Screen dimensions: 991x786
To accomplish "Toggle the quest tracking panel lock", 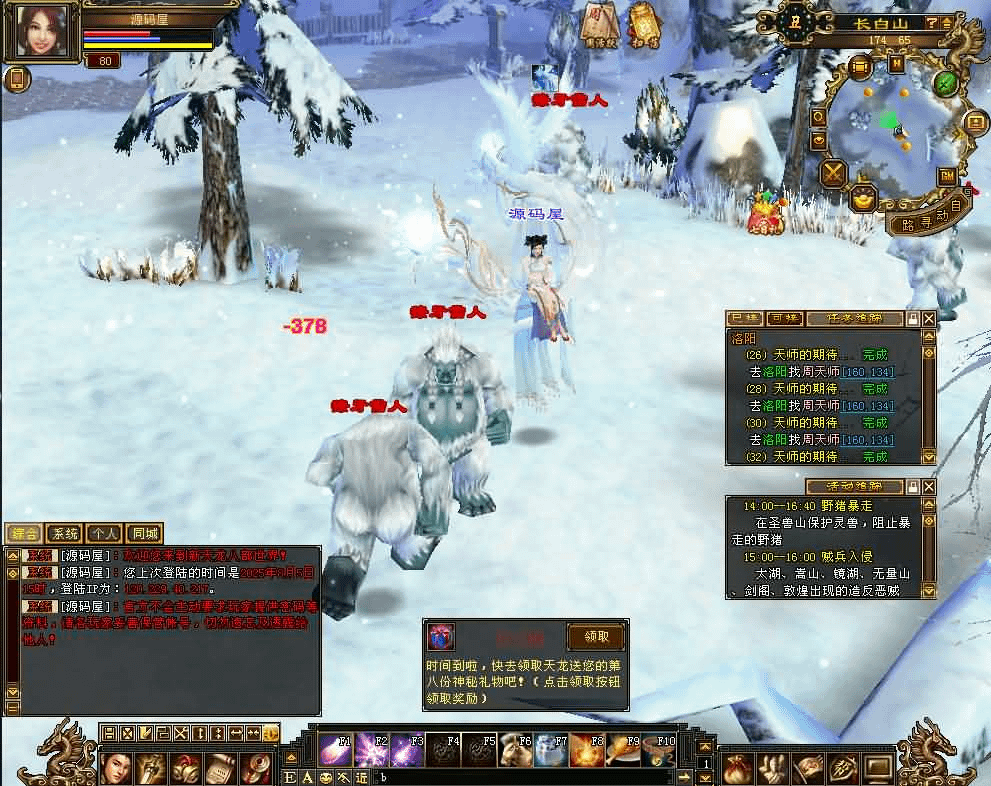I will [x=912, y=318].
